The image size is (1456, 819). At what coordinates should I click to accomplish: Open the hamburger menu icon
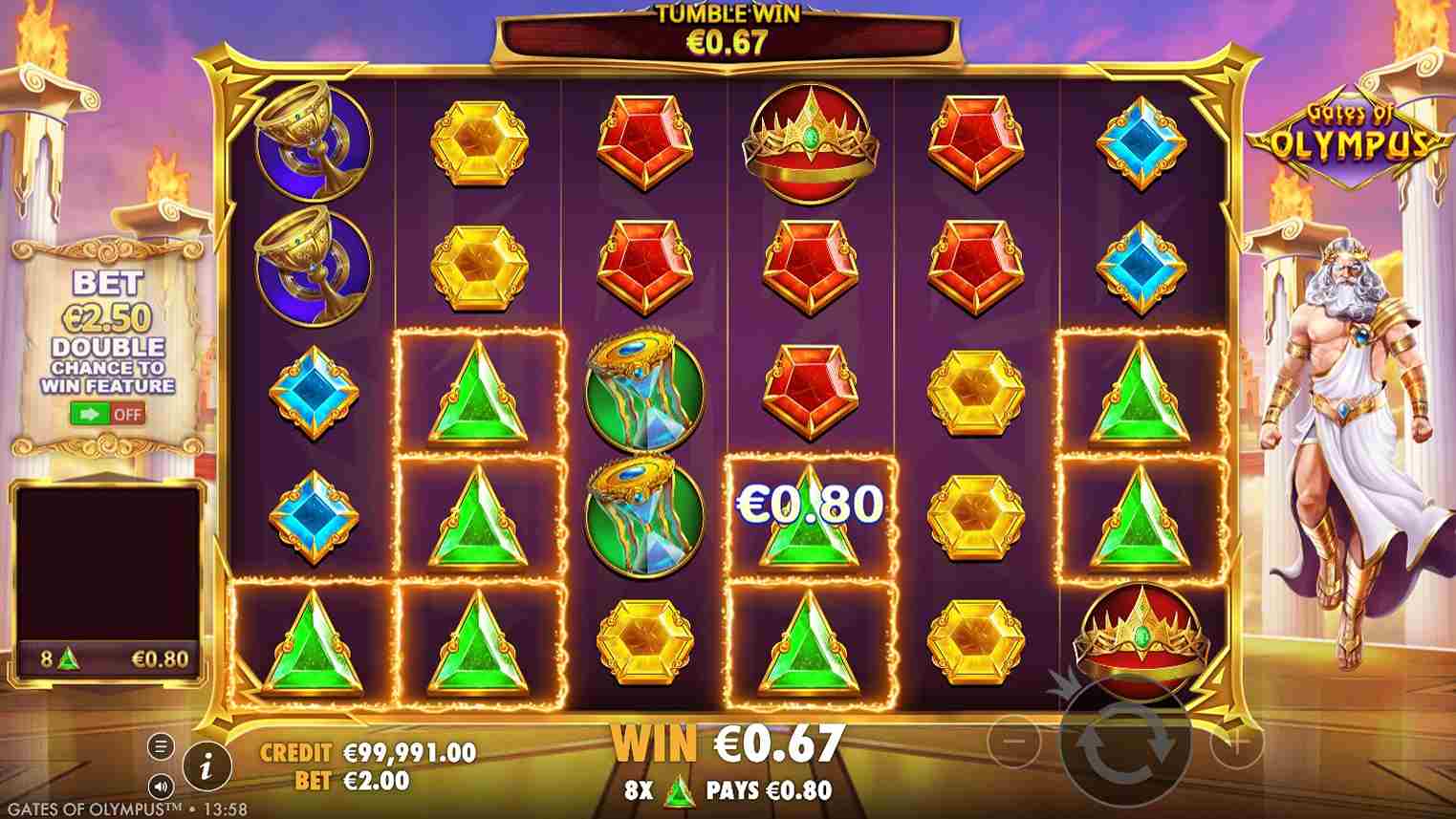[161, 745]
